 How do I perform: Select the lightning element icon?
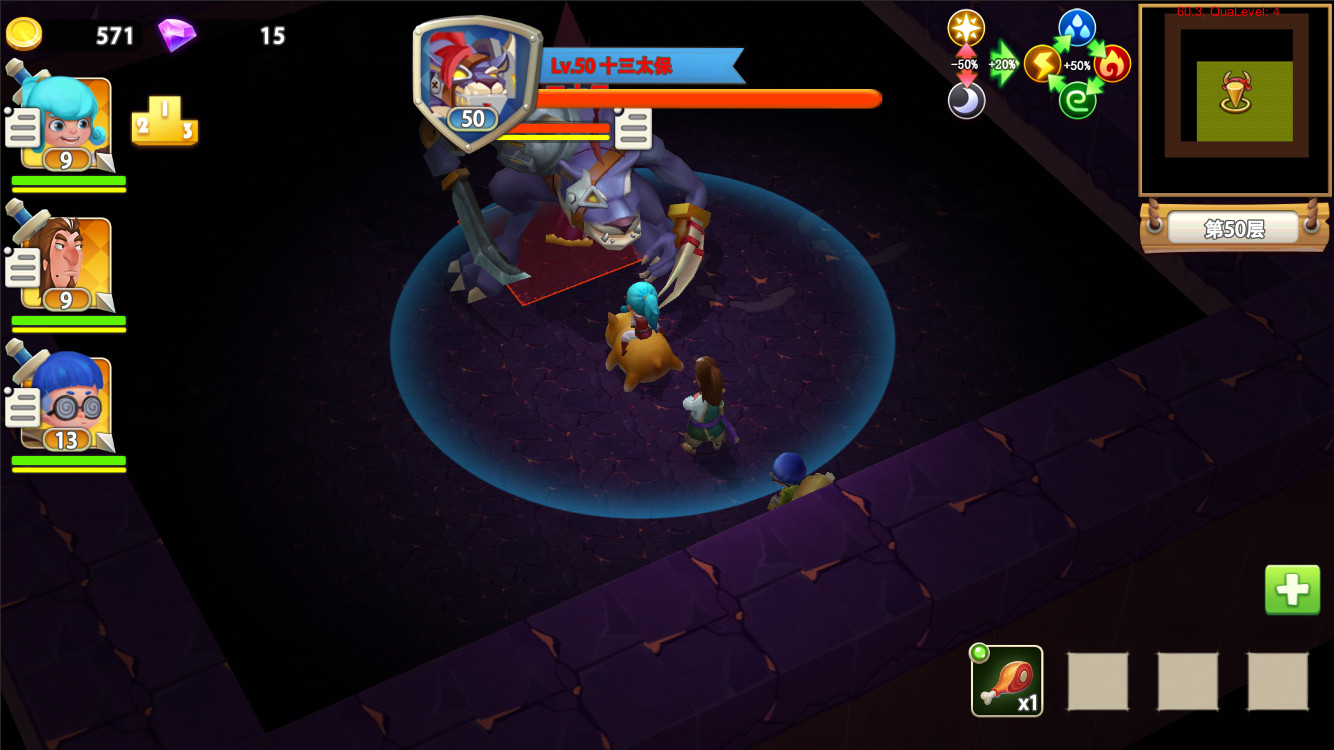(x=1041, y=62)
